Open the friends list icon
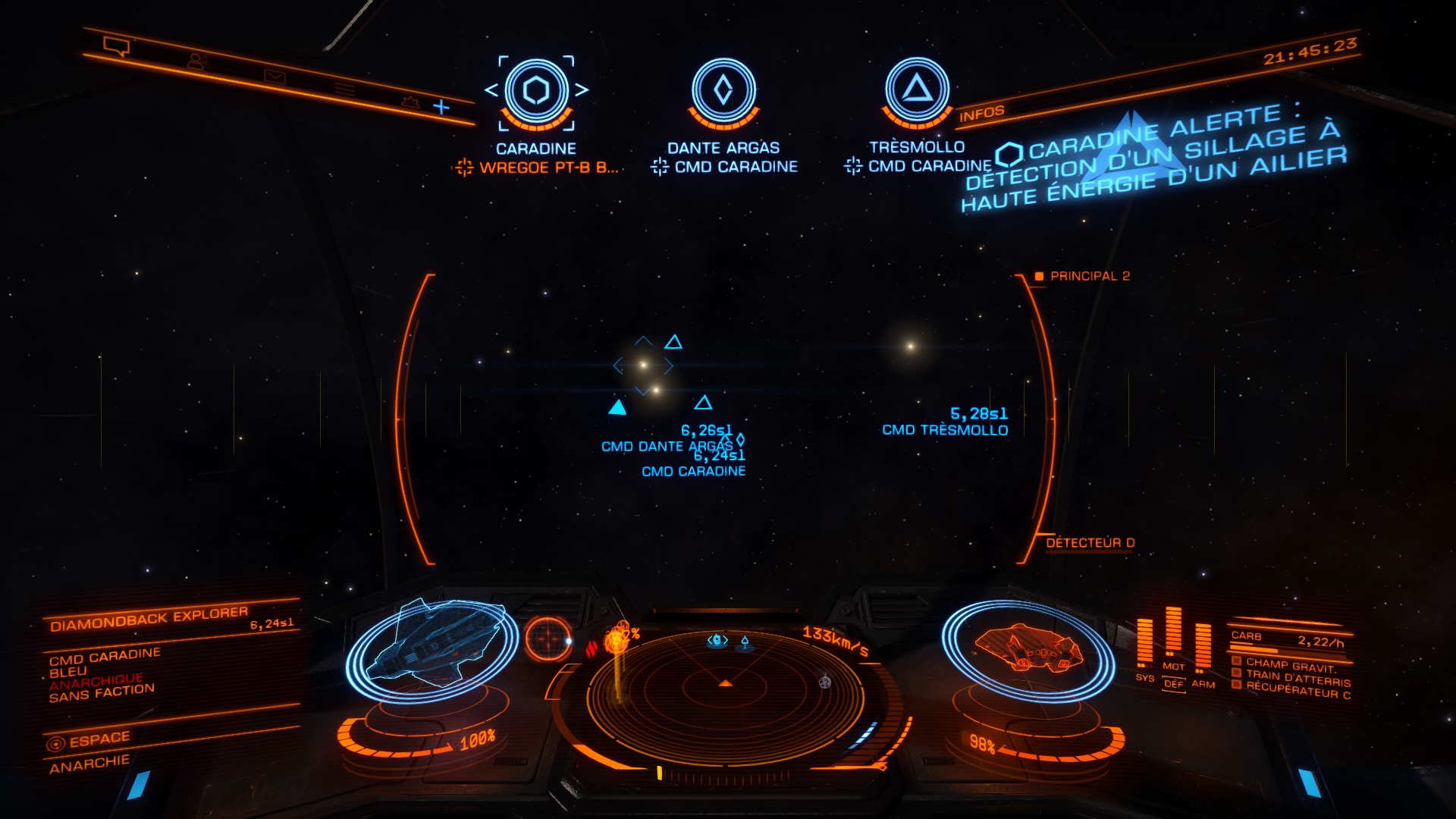 point(197,61)
